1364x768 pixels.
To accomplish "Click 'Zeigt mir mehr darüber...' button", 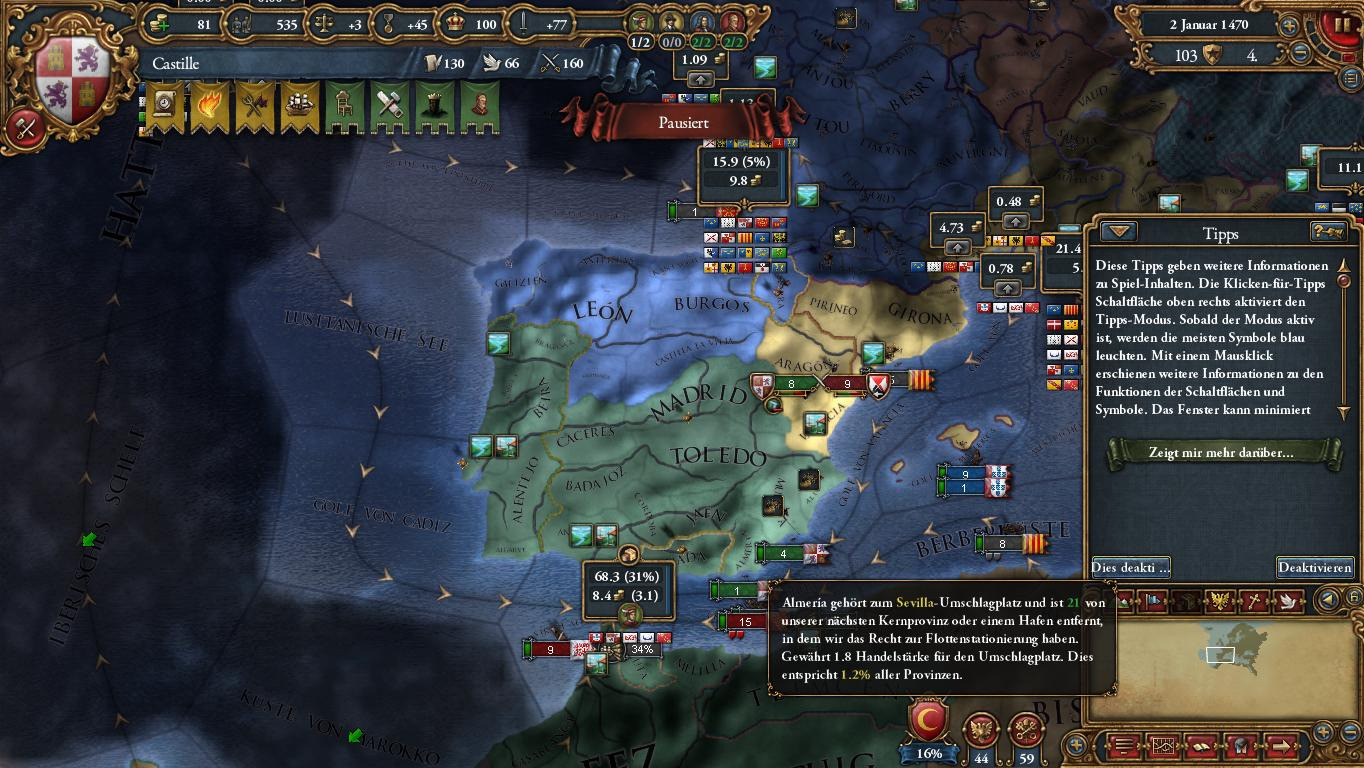I will [1220, 452].
